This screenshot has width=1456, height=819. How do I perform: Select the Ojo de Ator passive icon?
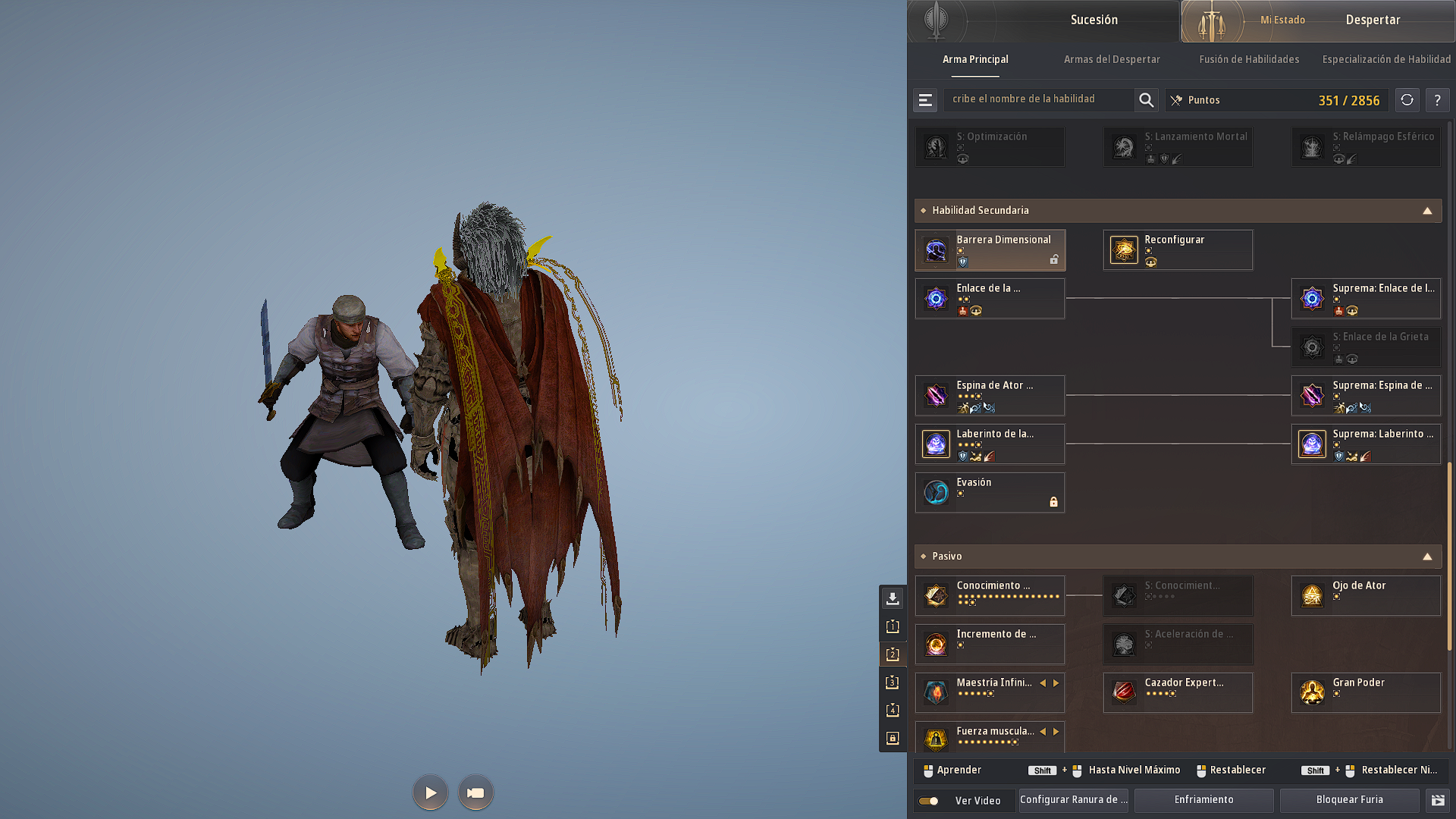pyautogui.click(x=1311, y=595)
